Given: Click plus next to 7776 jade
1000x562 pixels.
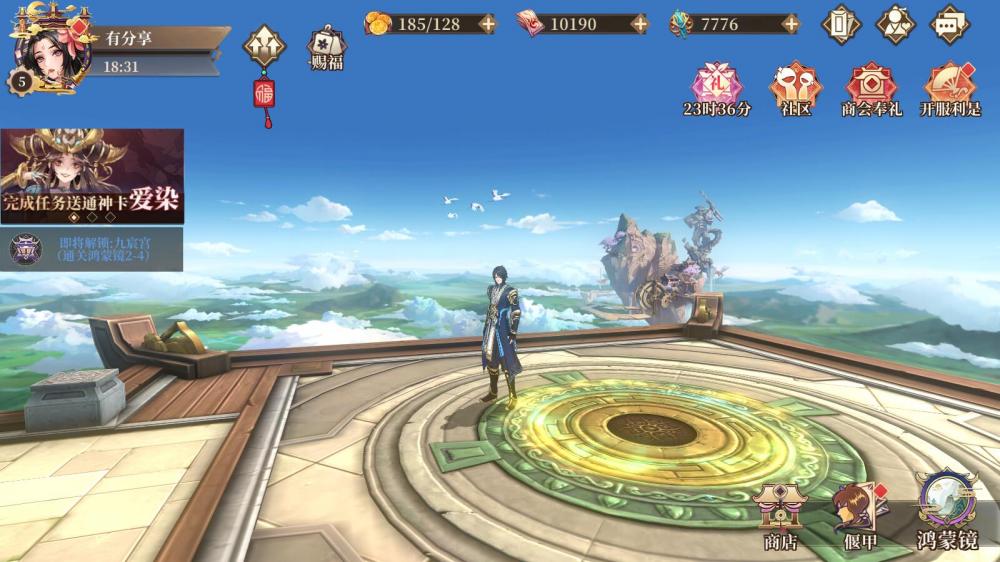Looking at the screenshot, I should point(791,24).
